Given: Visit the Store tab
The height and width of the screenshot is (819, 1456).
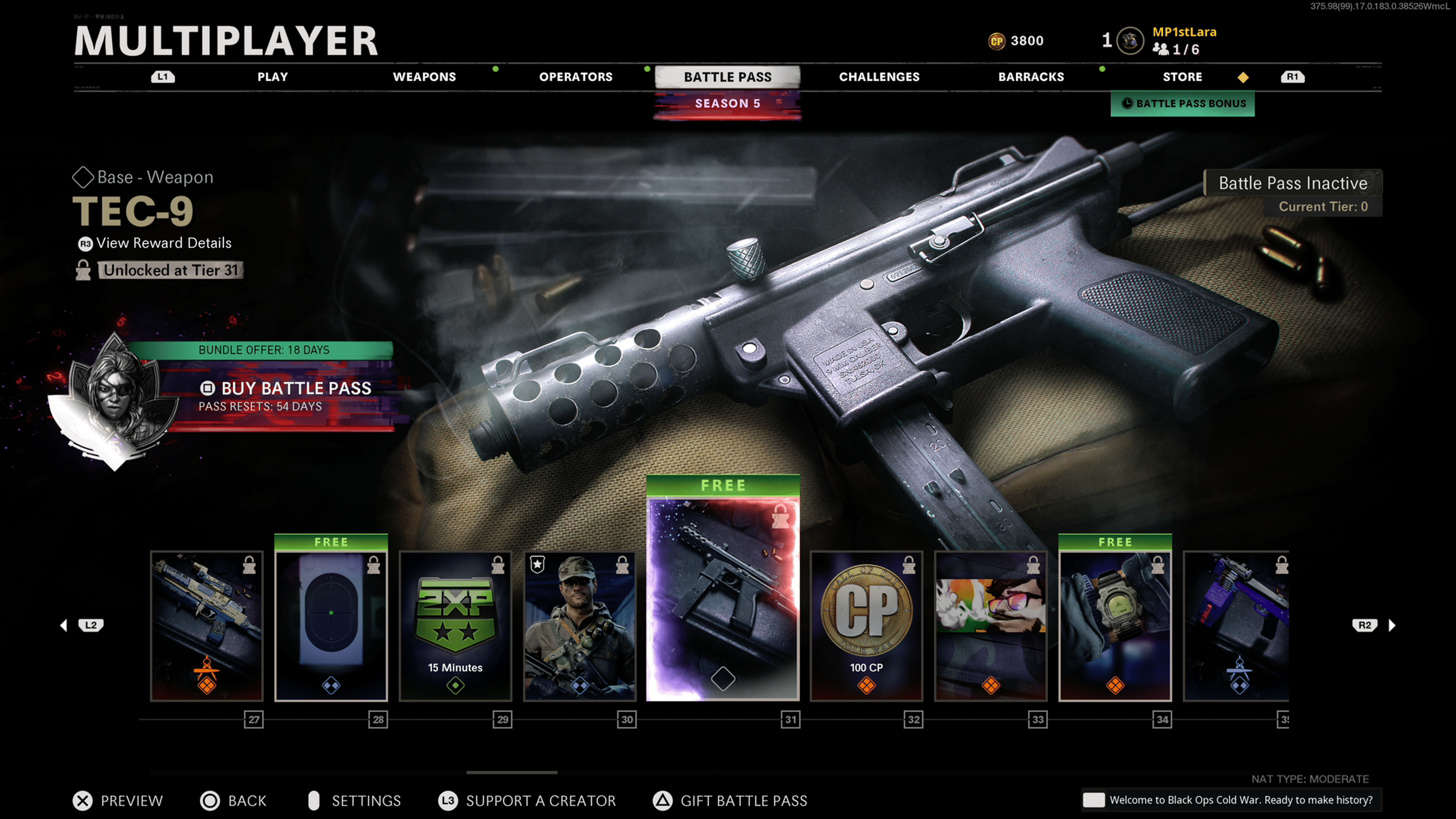Looking at the screenshot, I should pyautogui.click(x=1182, y=77).
